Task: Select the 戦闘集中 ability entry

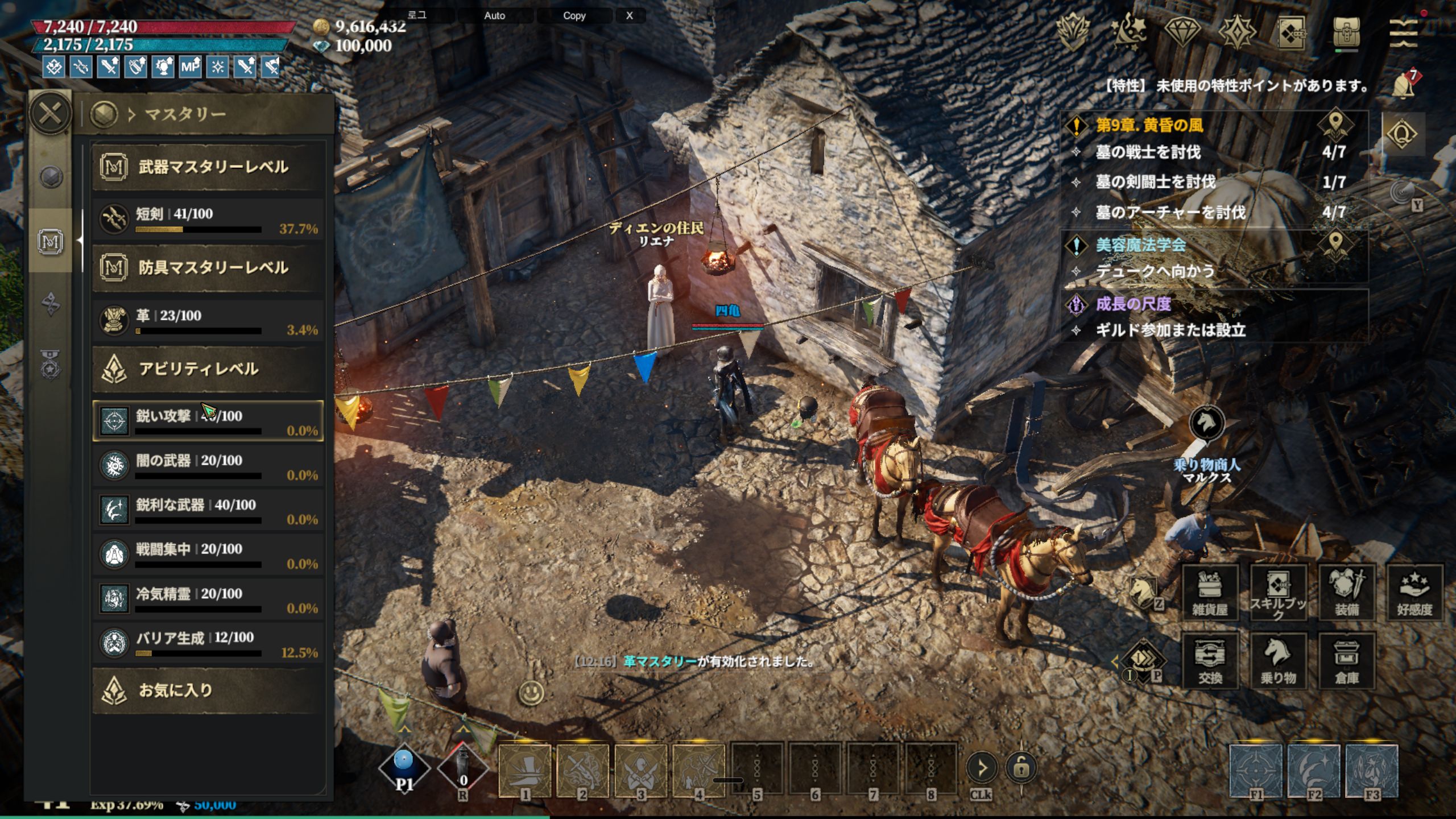Action: click(x=208, y=555)
